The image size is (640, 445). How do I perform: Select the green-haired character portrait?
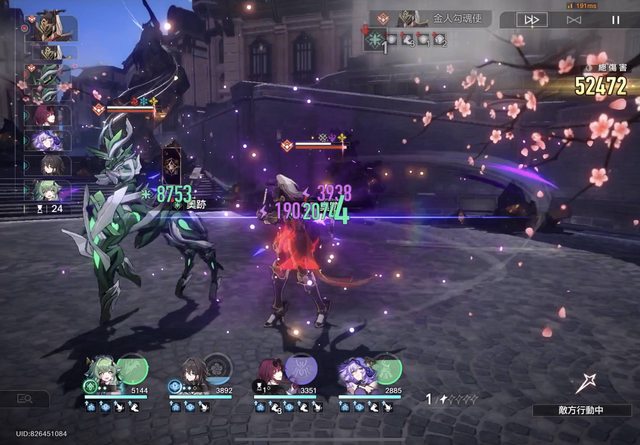[x=100, y=371]
